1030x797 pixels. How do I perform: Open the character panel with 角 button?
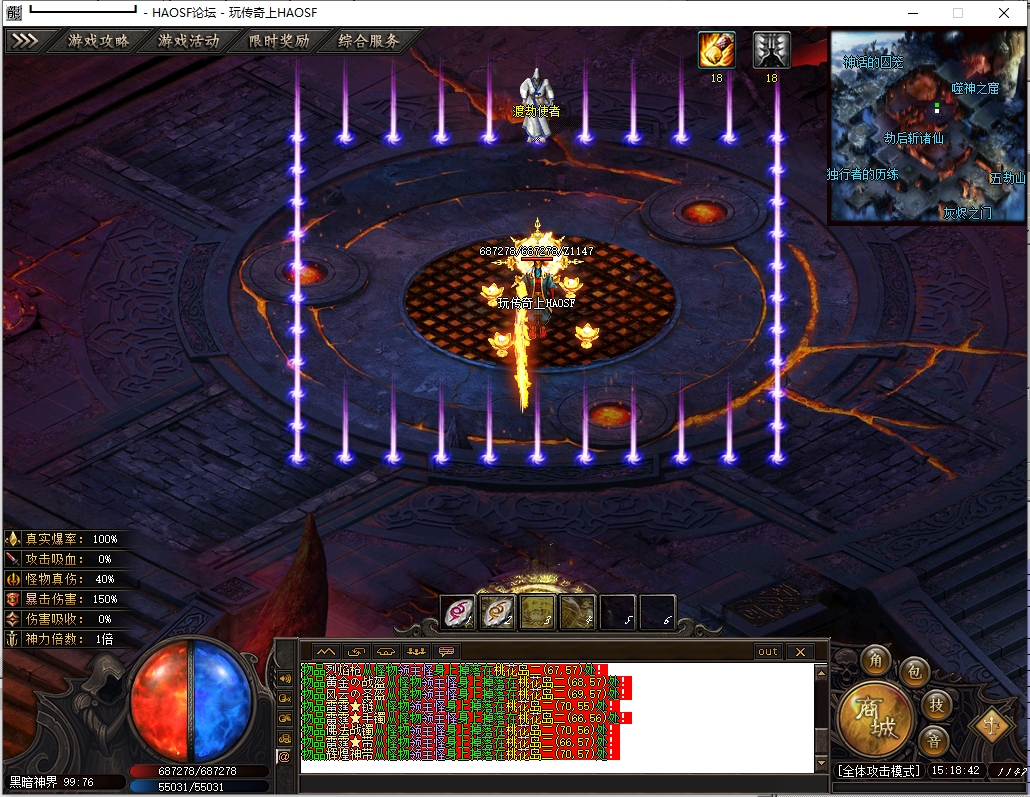877,660
